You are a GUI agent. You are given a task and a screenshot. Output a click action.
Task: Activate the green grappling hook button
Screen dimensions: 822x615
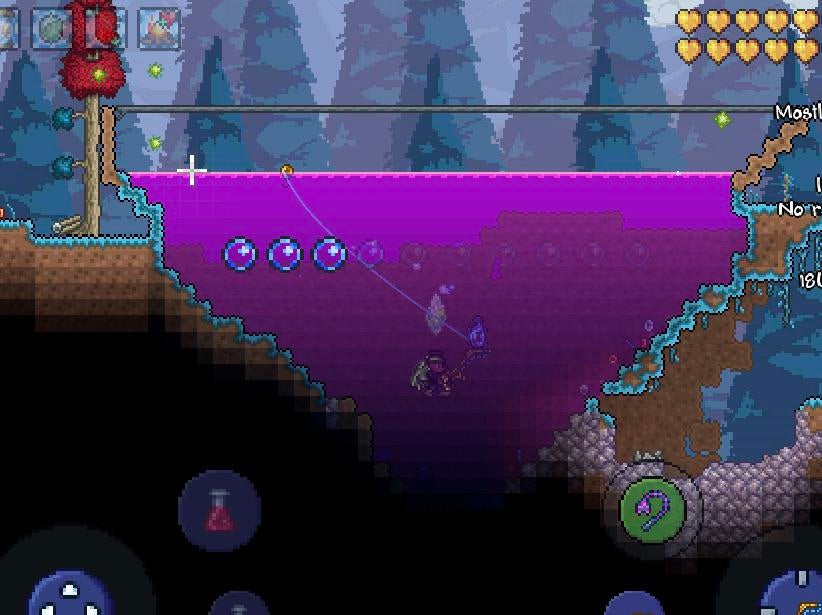coord(652,509)
